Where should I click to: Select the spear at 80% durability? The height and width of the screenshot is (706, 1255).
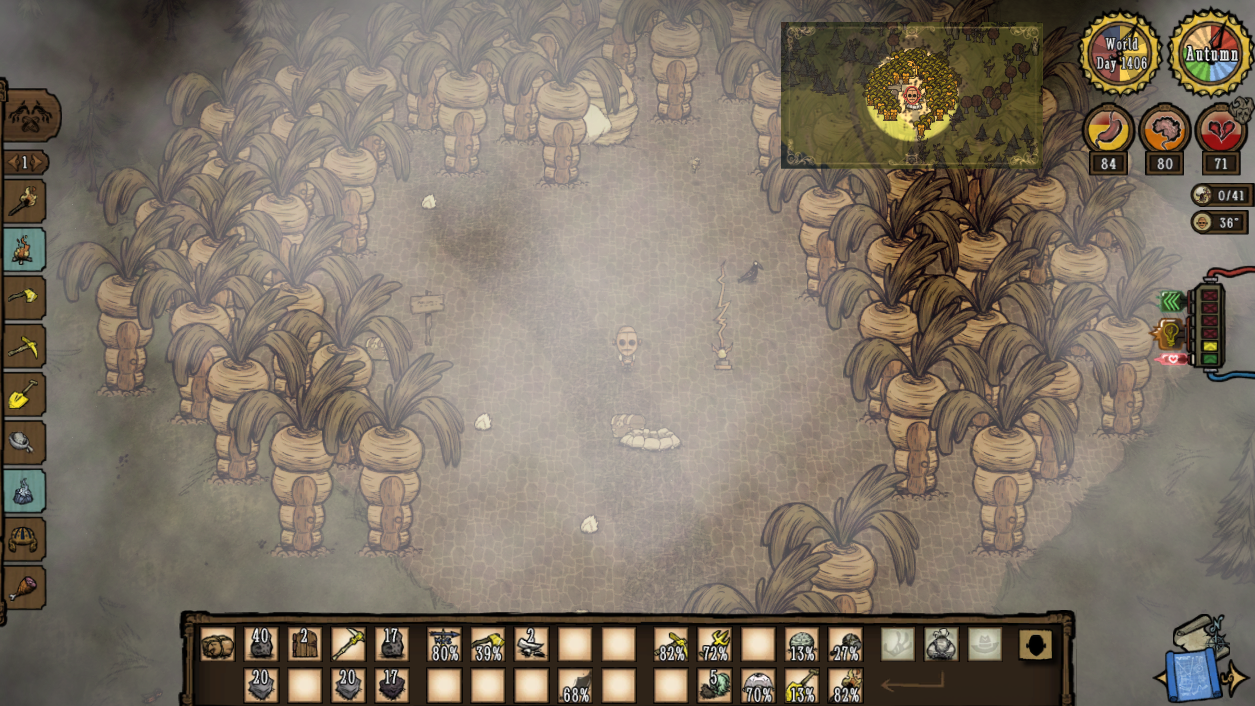point(444,644)
